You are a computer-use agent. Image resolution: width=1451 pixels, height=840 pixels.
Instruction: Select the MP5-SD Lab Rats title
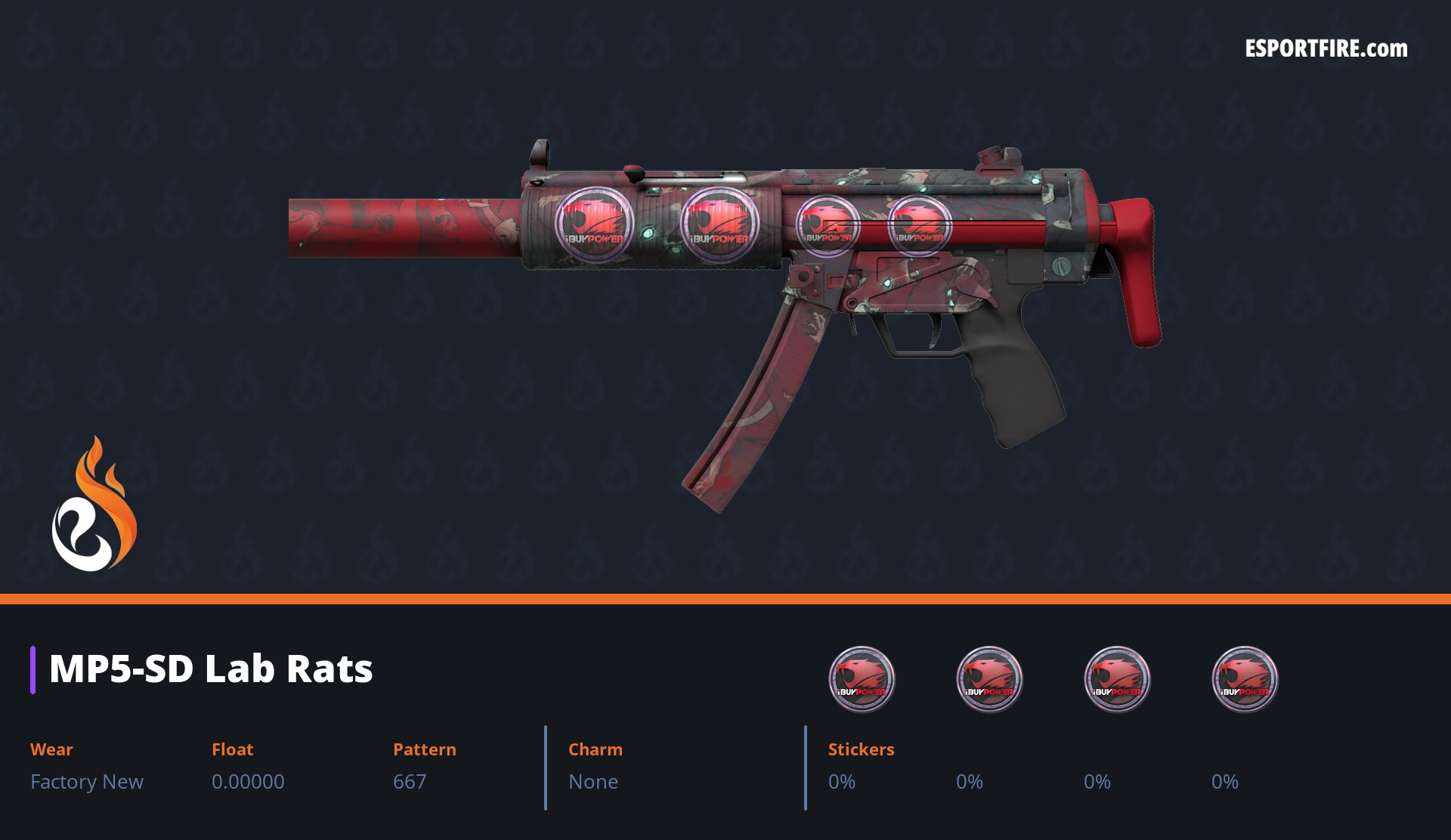(x=211, y=669)
